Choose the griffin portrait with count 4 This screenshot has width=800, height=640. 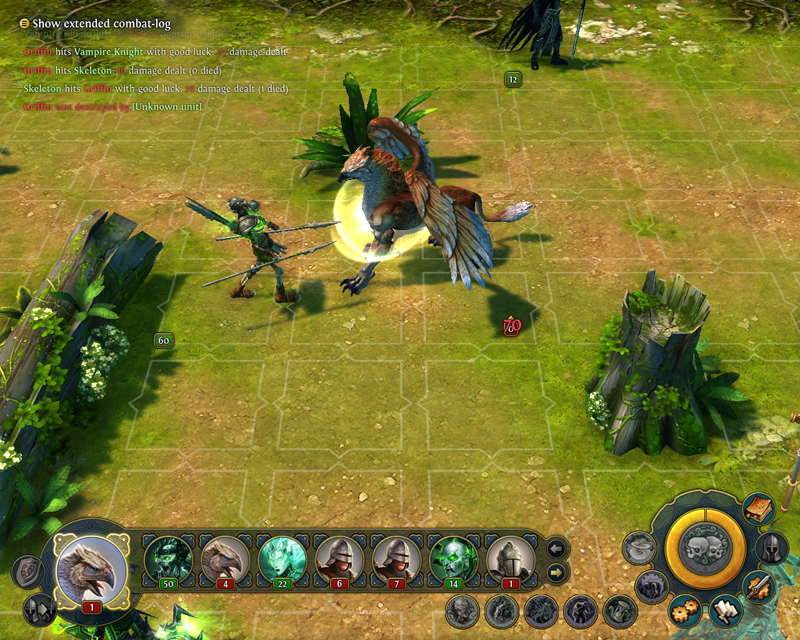coord(225,559)
